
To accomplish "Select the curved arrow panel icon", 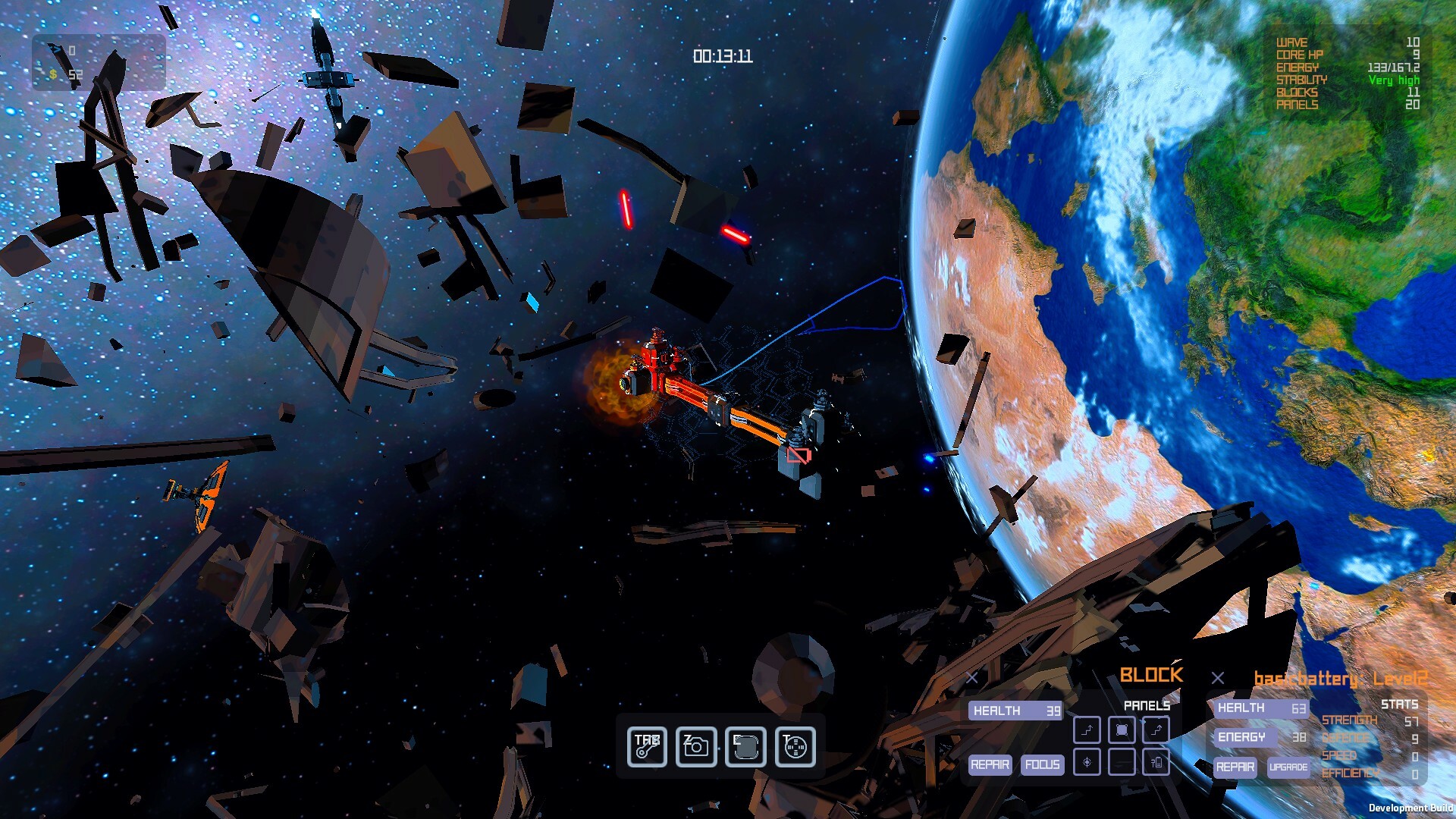I will coord(1155,730).
